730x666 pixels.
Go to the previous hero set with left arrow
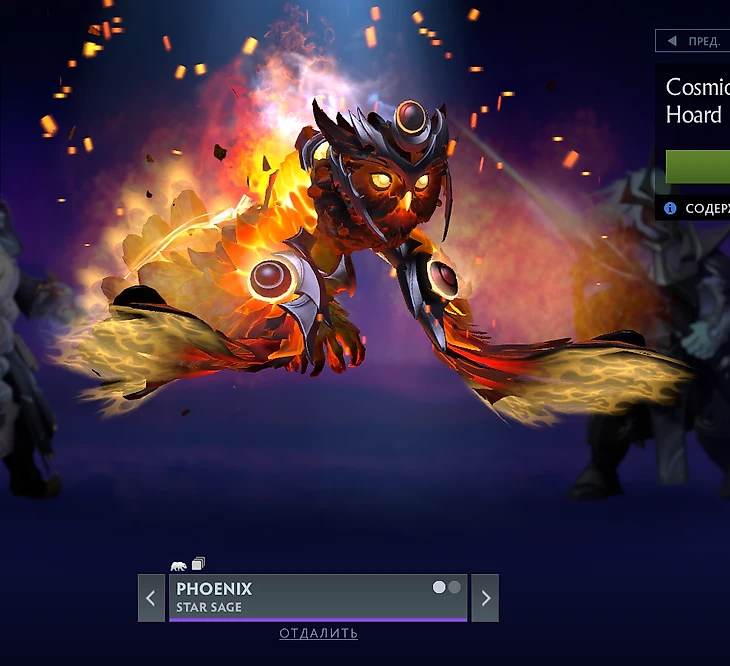(x=151, y=598)
